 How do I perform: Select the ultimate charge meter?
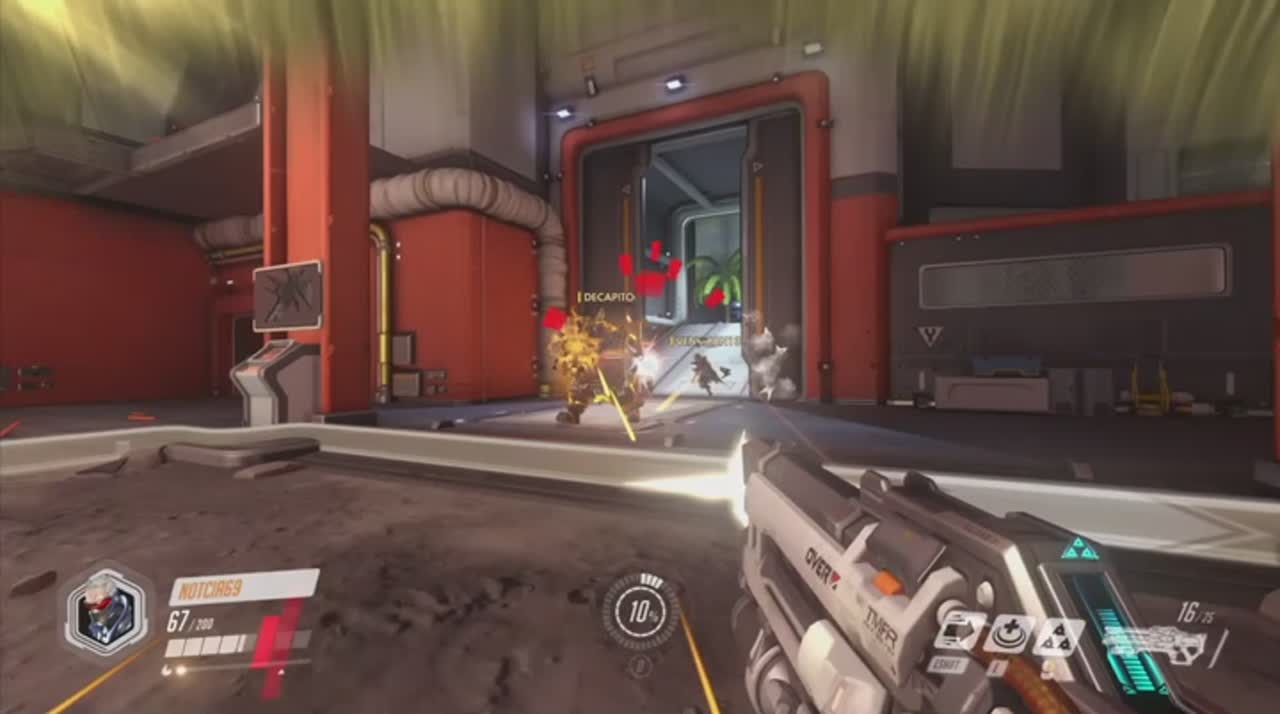641,610
